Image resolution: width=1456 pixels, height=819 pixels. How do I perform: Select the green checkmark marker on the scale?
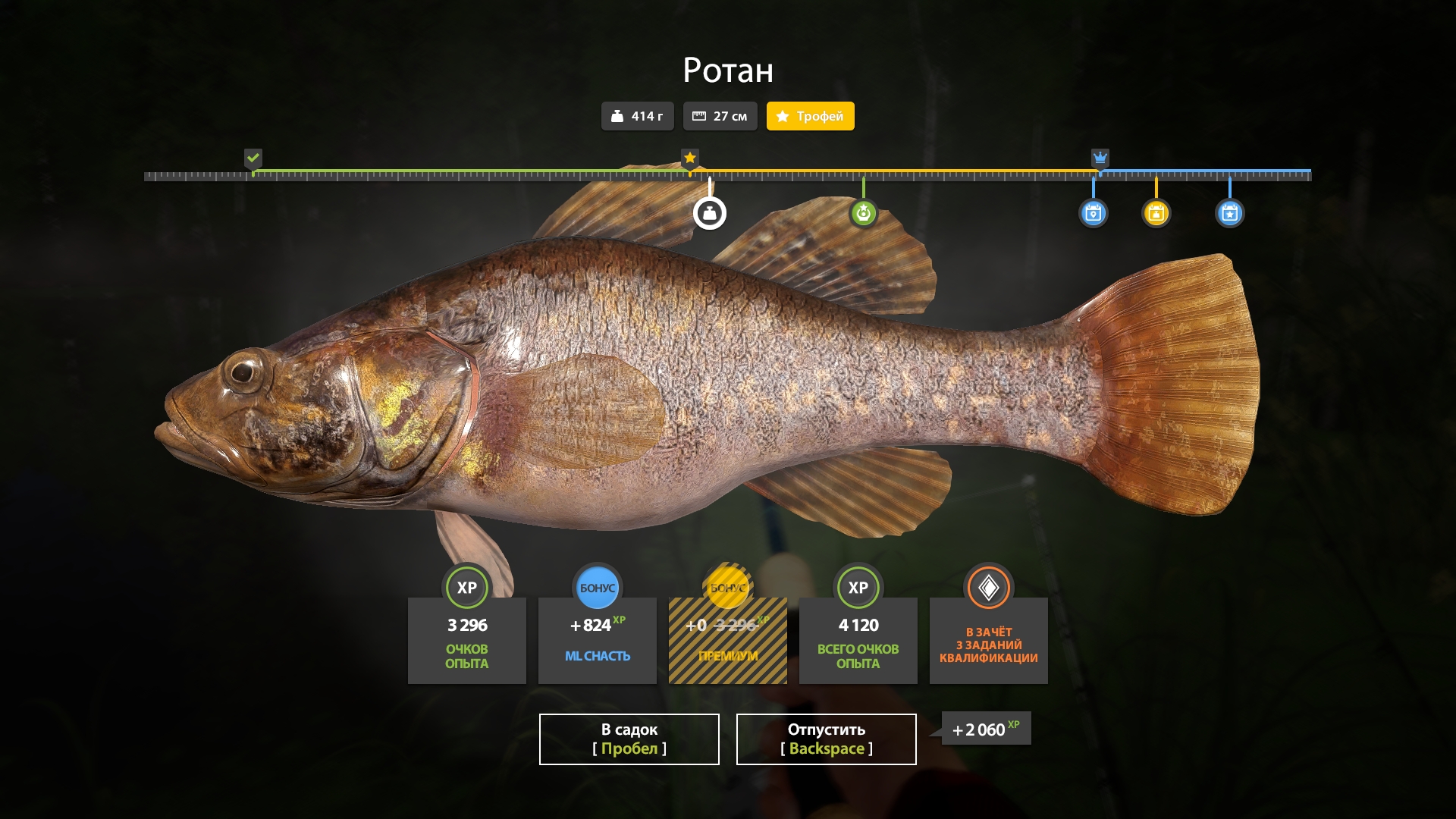point(253,158)
